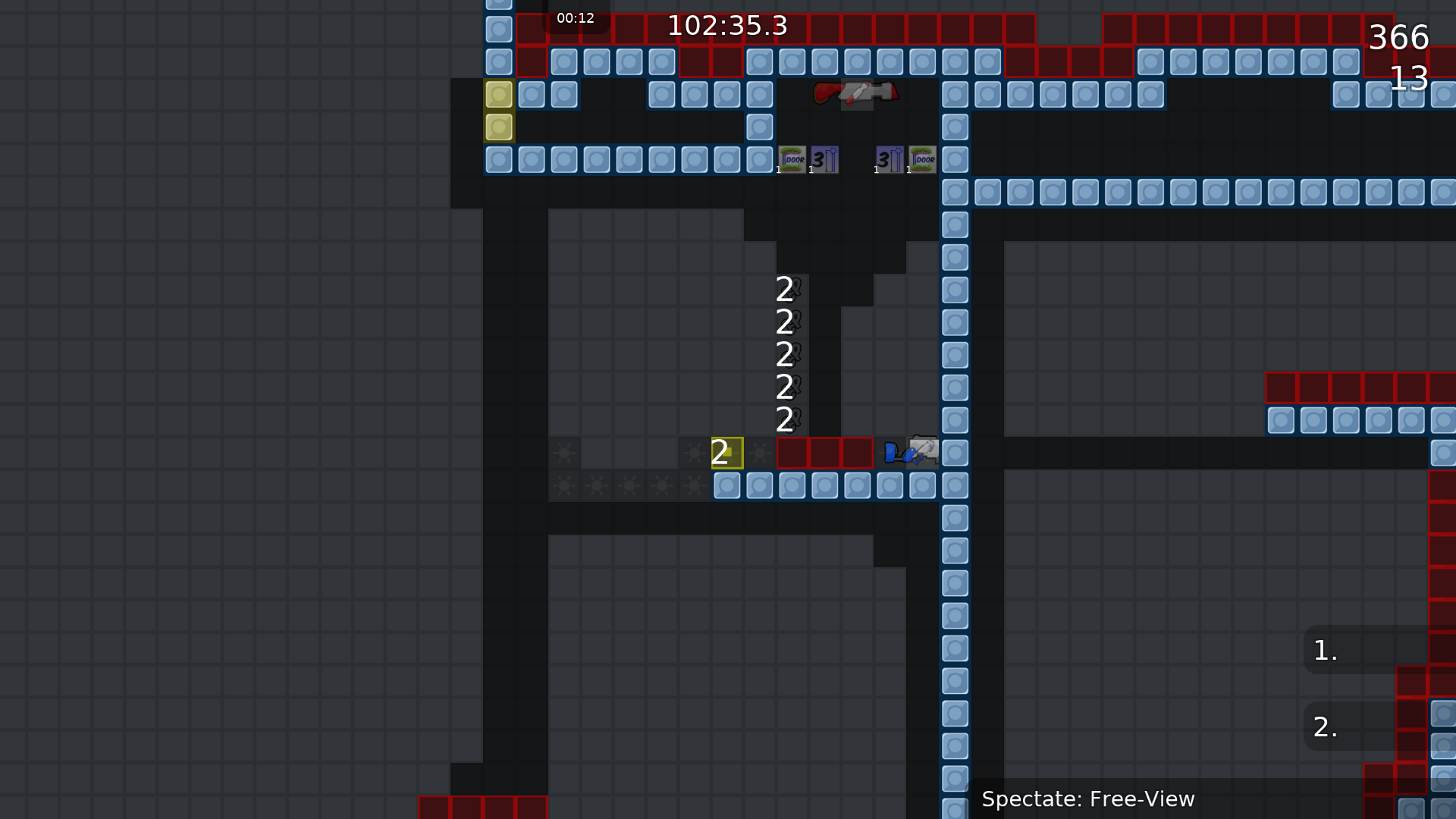
Task: Click the spectator count showing 13
Action: coord(1409,78)
